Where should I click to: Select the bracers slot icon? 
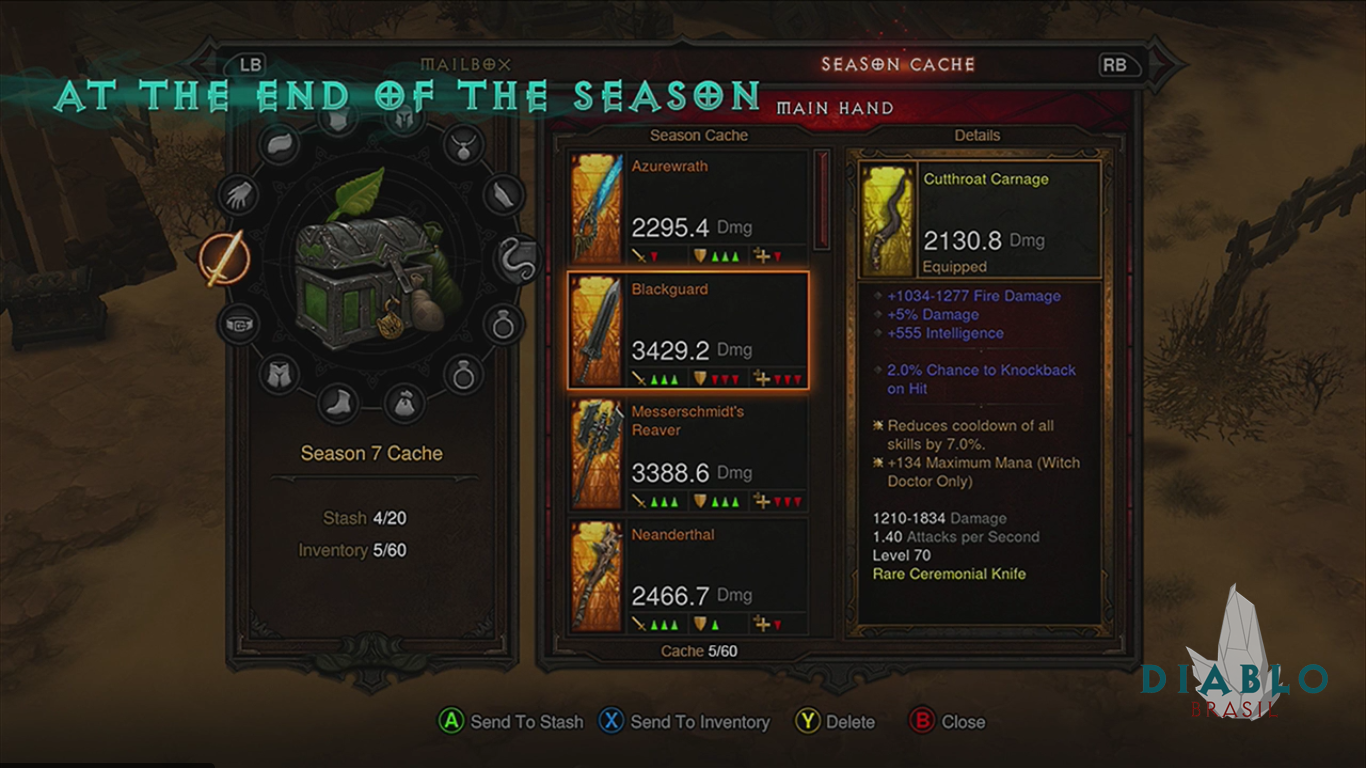[506, 193]
